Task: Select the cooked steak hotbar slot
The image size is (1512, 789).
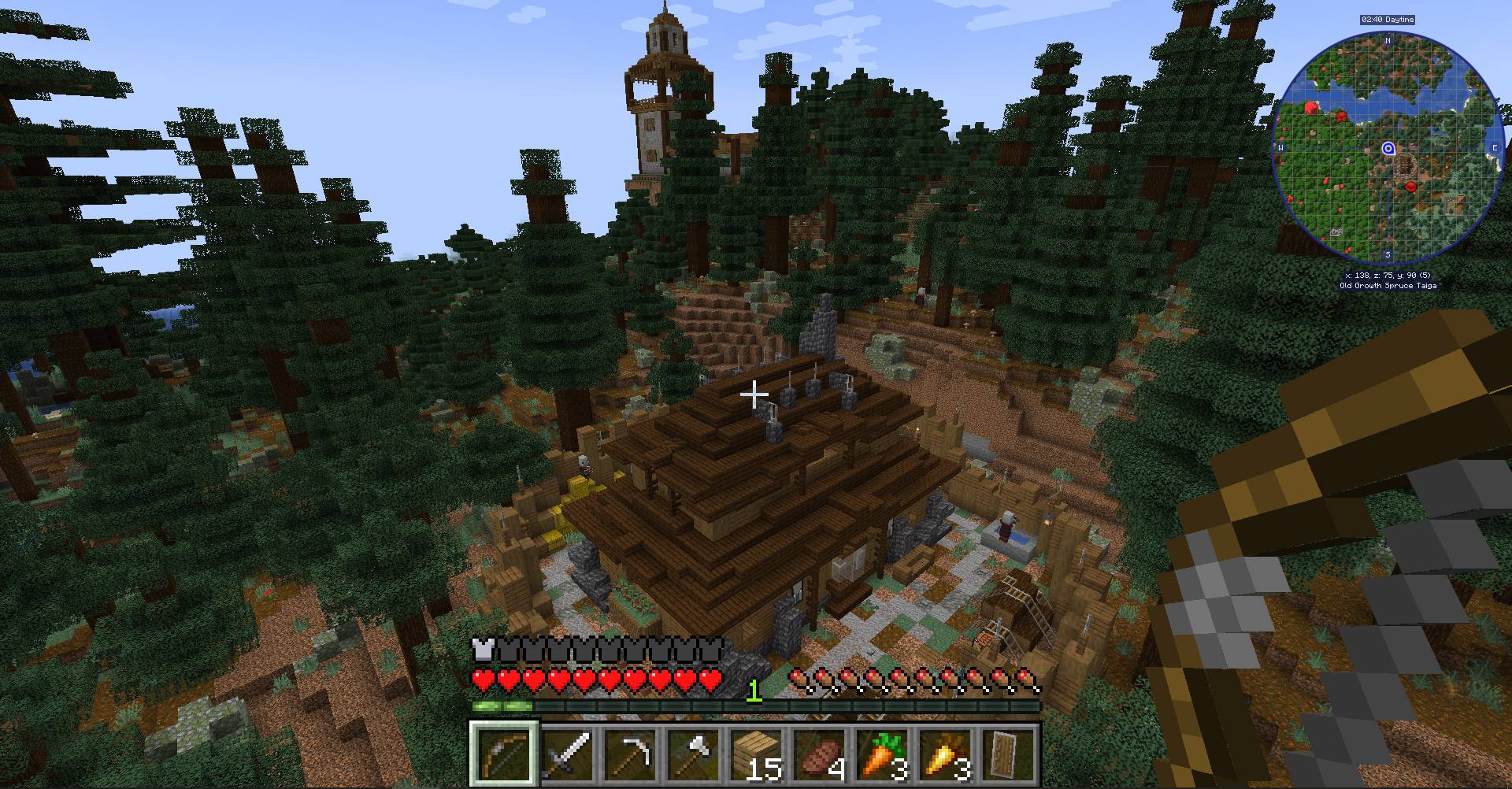Action: 821,754
